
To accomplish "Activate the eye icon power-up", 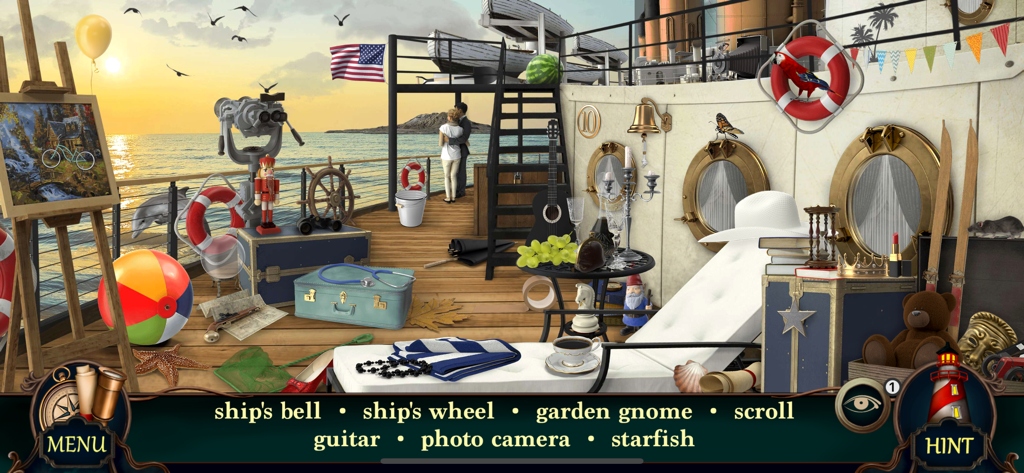I will coord(861,405).
